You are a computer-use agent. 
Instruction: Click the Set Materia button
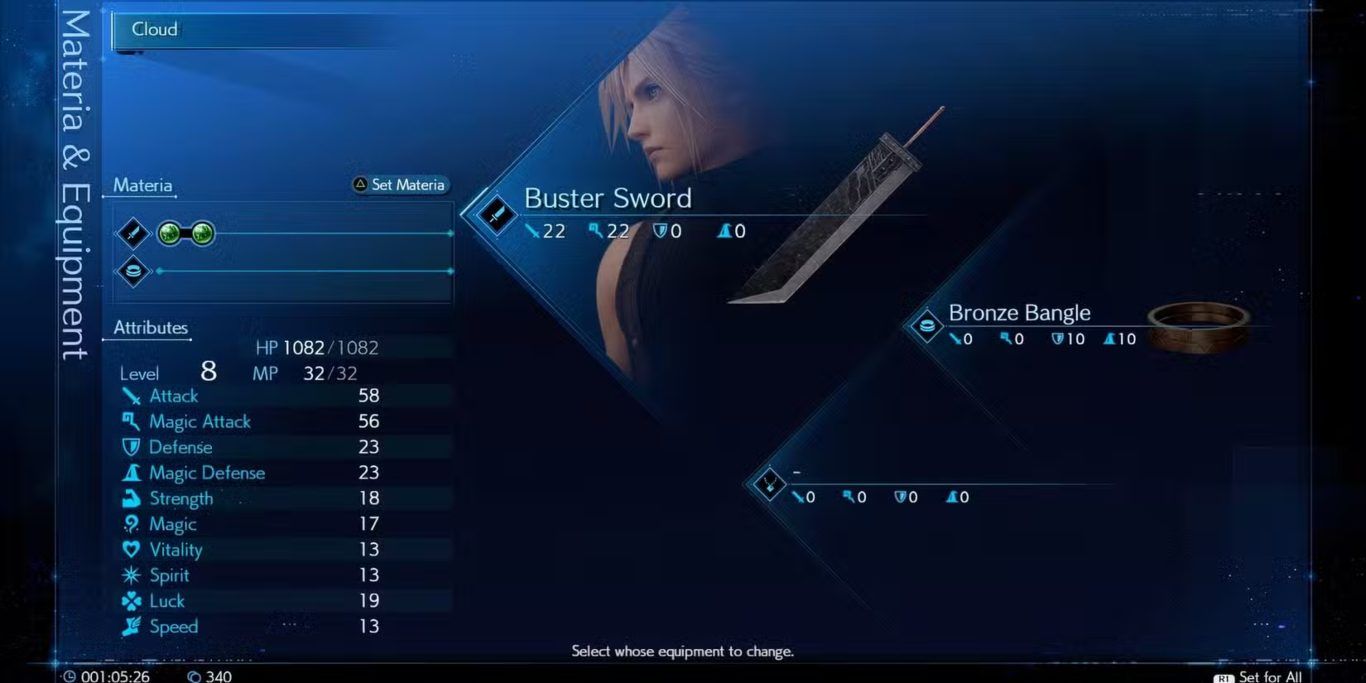tap(398, 185)
